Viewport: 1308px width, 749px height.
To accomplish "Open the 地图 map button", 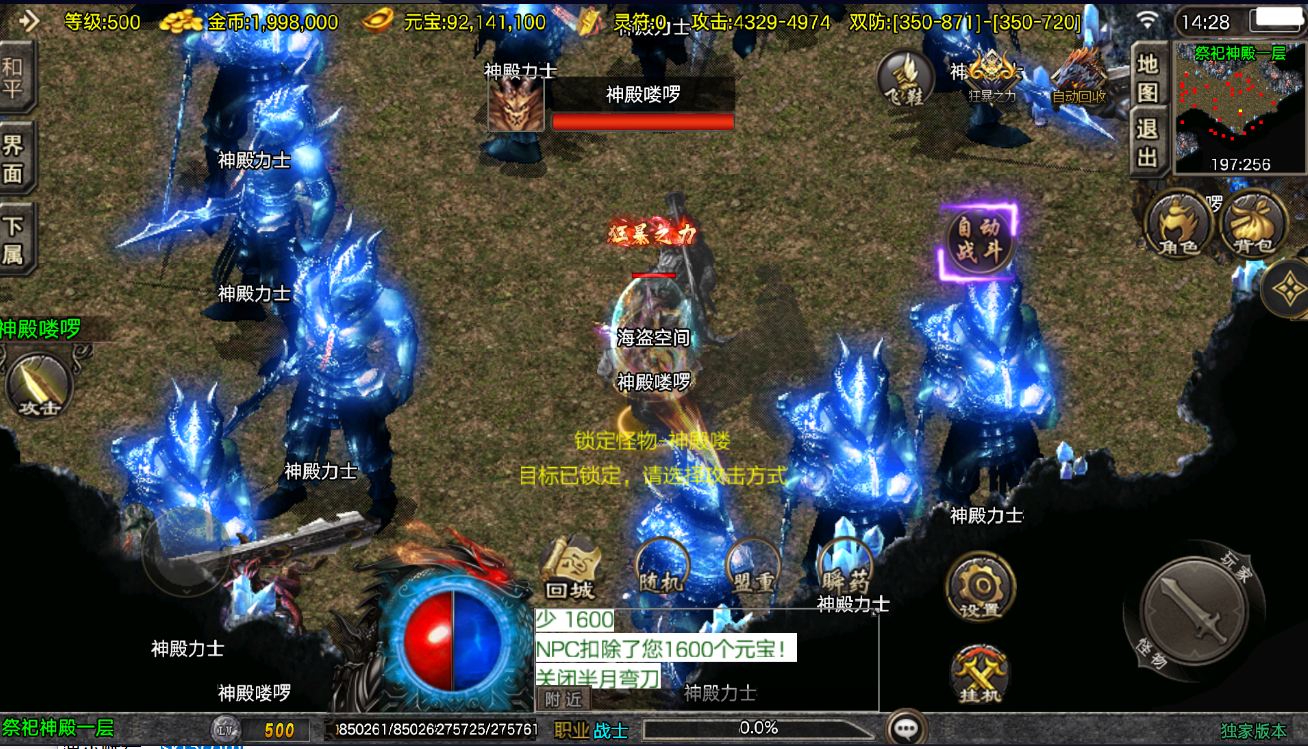I will point(1148,78).
